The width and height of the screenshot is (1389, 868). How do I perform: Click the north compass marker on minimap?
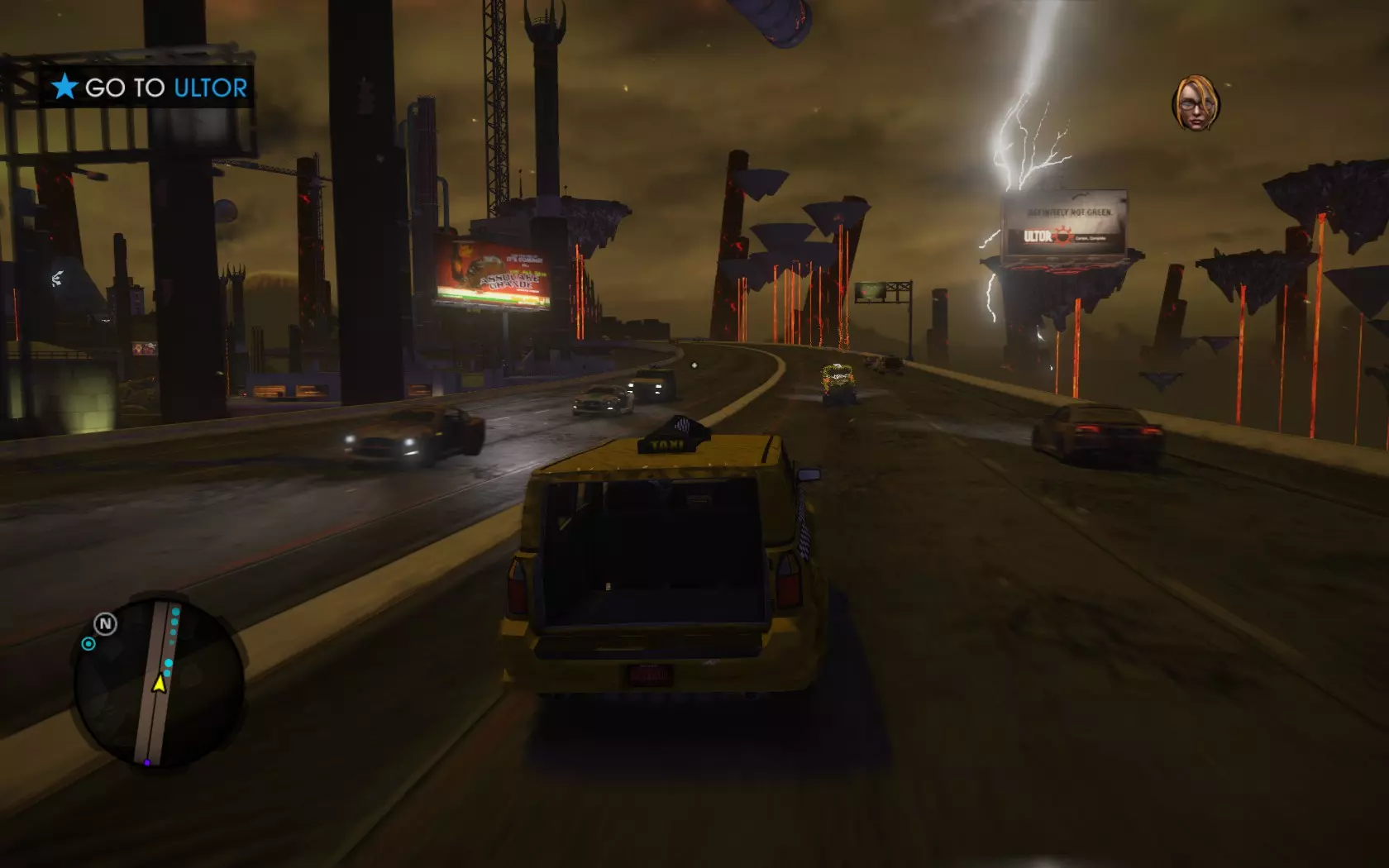(105, 623)
